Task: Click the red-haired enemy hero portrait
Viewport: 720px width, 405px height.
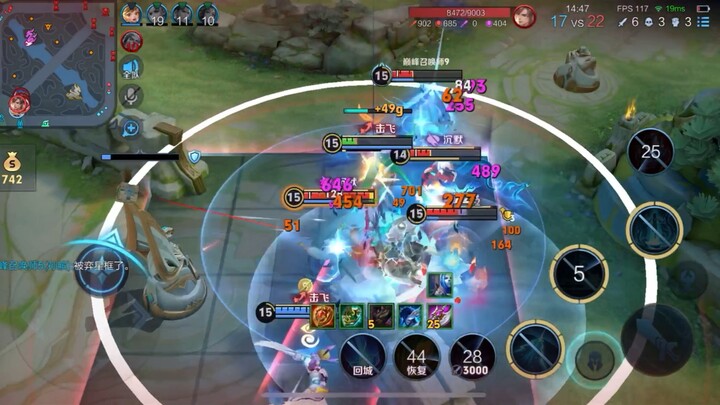Action: (525, 16)
